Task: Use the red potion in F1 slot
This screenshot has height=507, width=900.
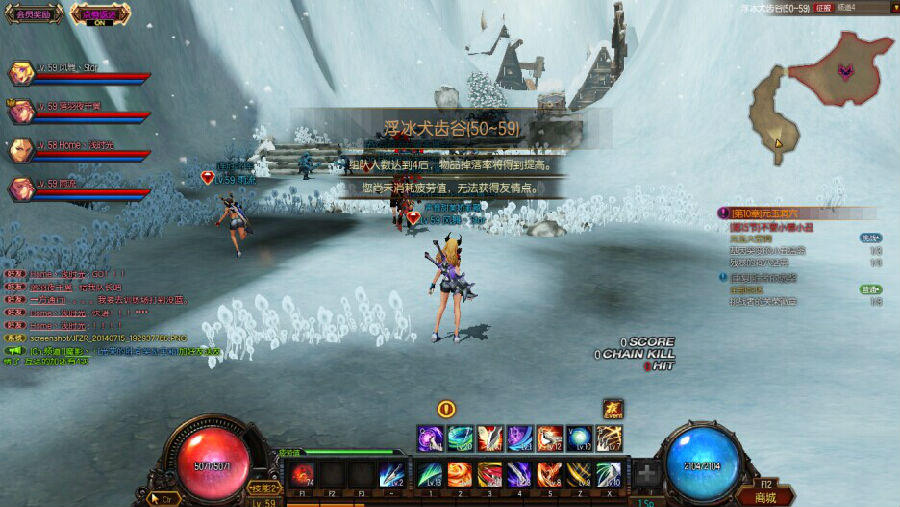Action: (304, 474)
